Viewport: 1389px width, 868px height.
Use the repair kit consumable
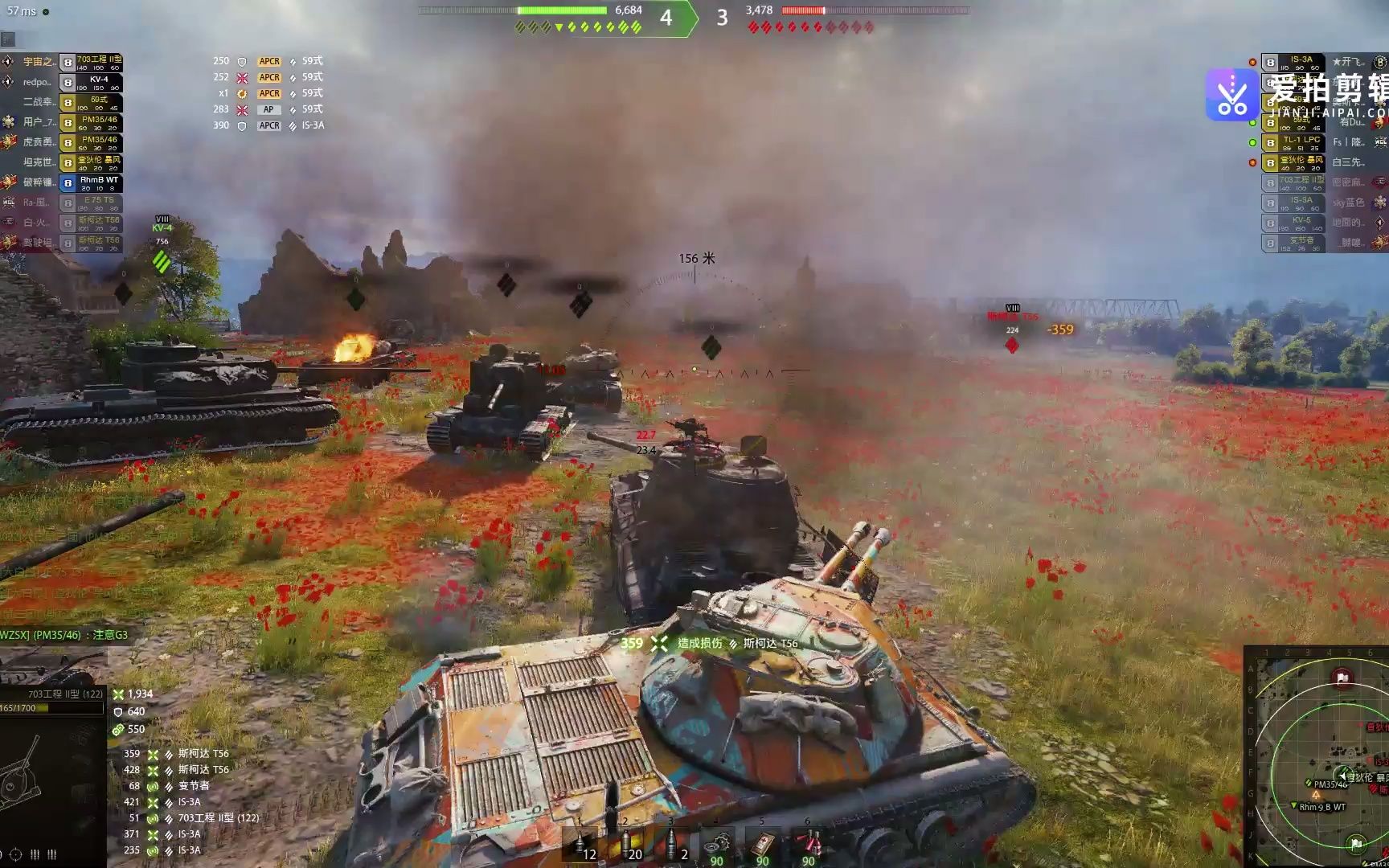click(718, 845)
